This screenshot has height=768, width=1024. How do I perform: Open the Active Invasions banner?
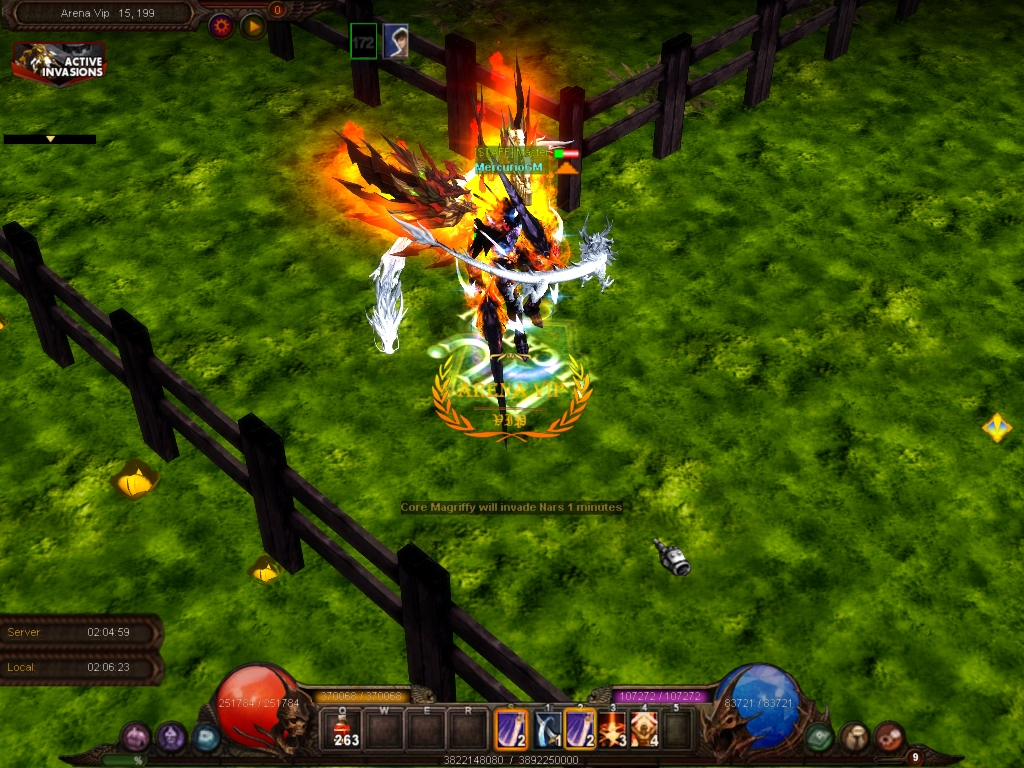[x=59, y=63]
